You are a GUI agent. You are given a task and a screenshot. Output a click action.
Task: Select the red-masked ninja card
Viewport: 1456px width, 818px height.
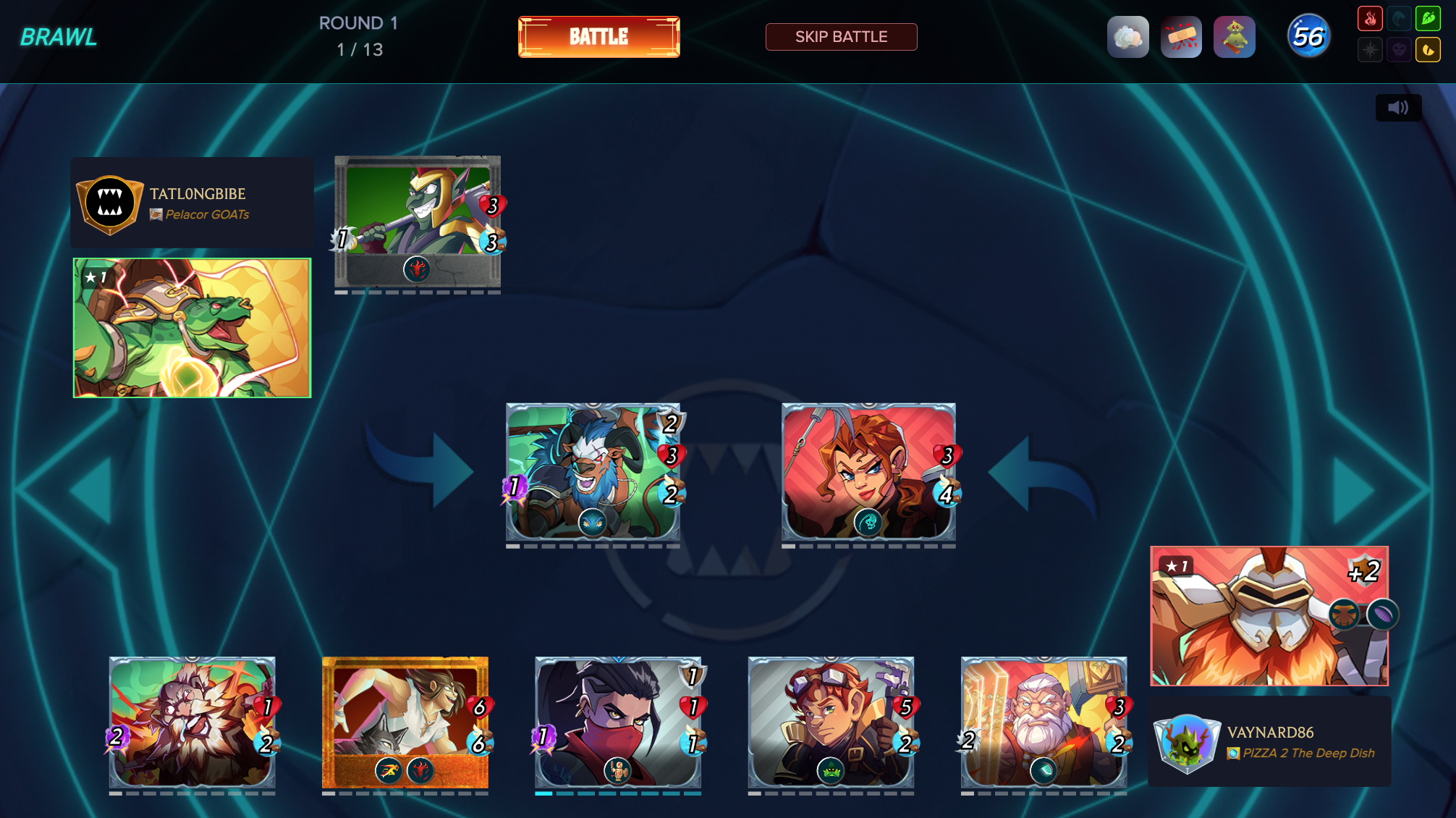pos(618,722)
